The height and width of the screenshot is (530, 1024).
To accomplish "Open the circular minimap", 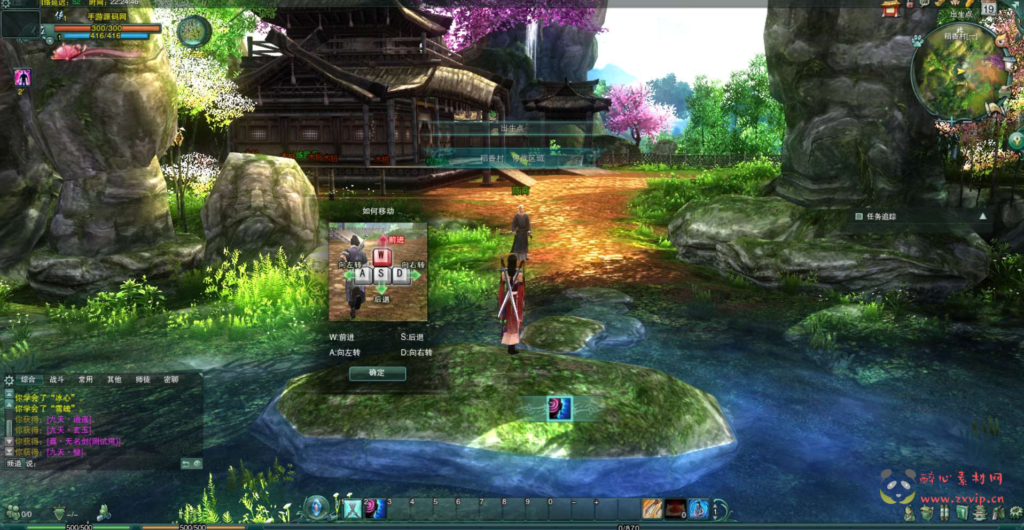I will [960, 70].
